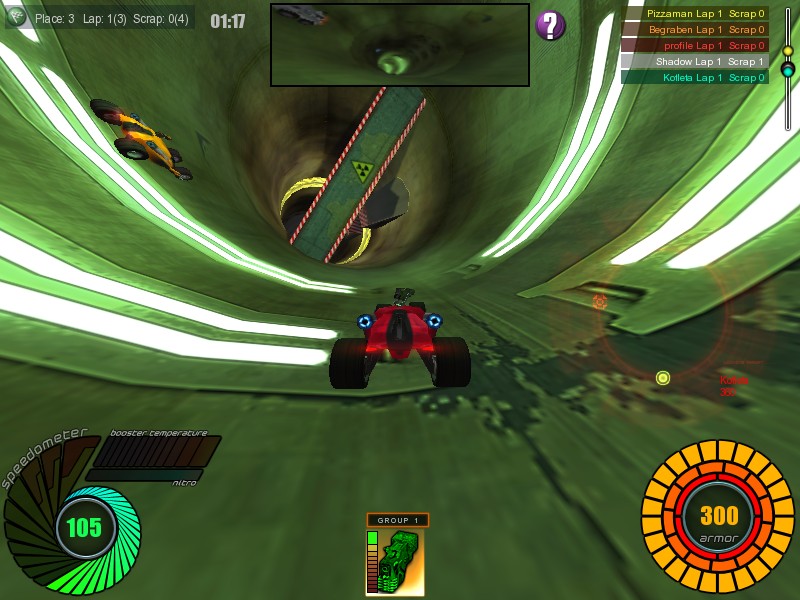Choose the Begraben leaderboard row
Viewport: 800px width, 600px height.
695,30
